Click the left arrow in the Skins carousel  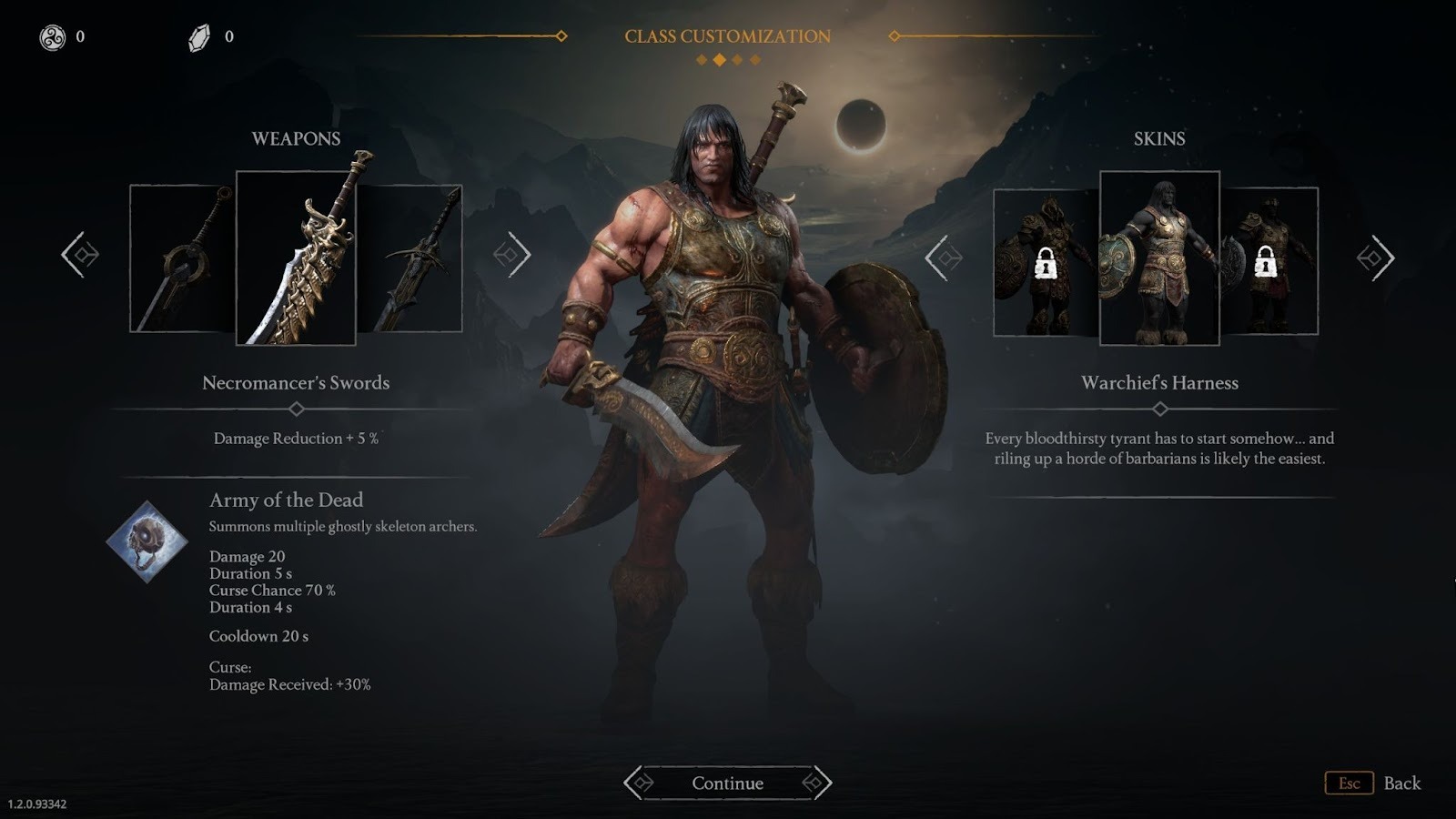(943, 258)
